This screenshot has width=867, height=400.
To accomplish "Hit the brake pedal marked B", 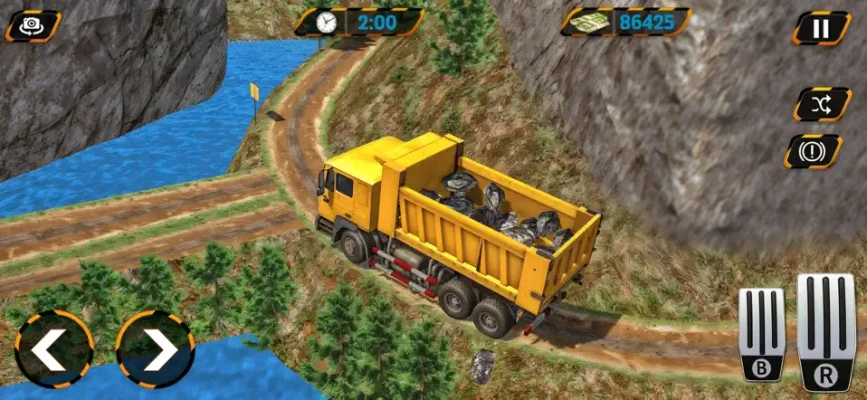I will 762,334.
